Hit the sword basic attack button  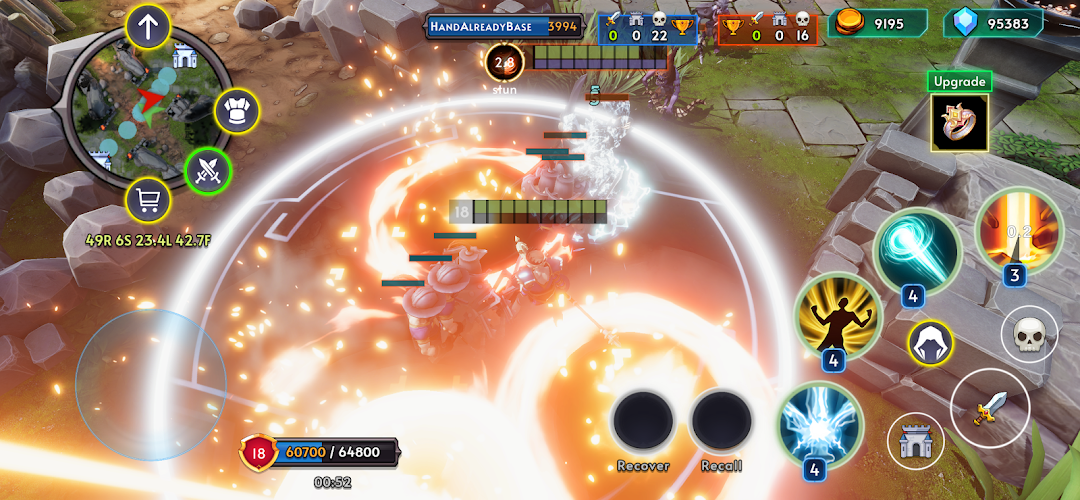point(988,408)
